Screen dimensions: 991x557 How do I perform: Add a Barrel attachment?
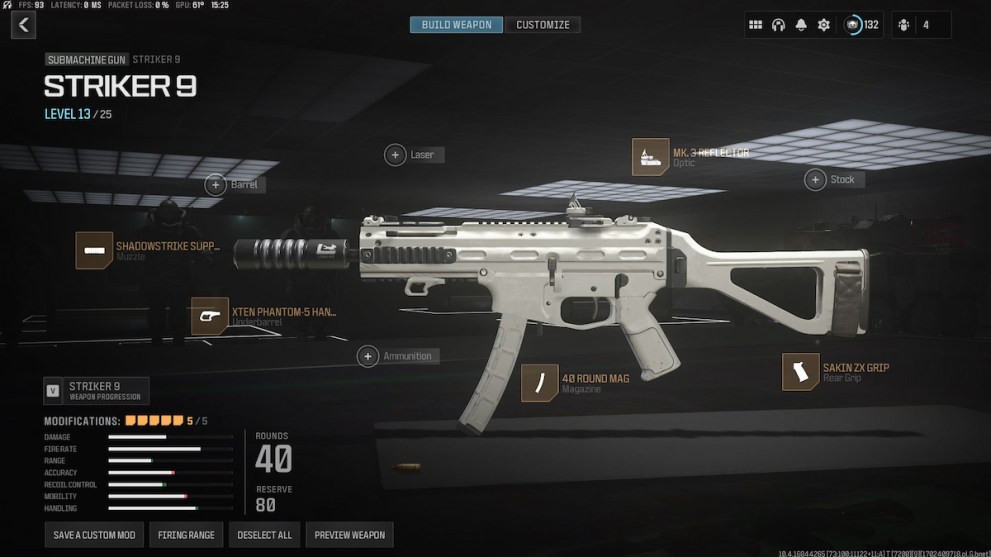[215, 184]
